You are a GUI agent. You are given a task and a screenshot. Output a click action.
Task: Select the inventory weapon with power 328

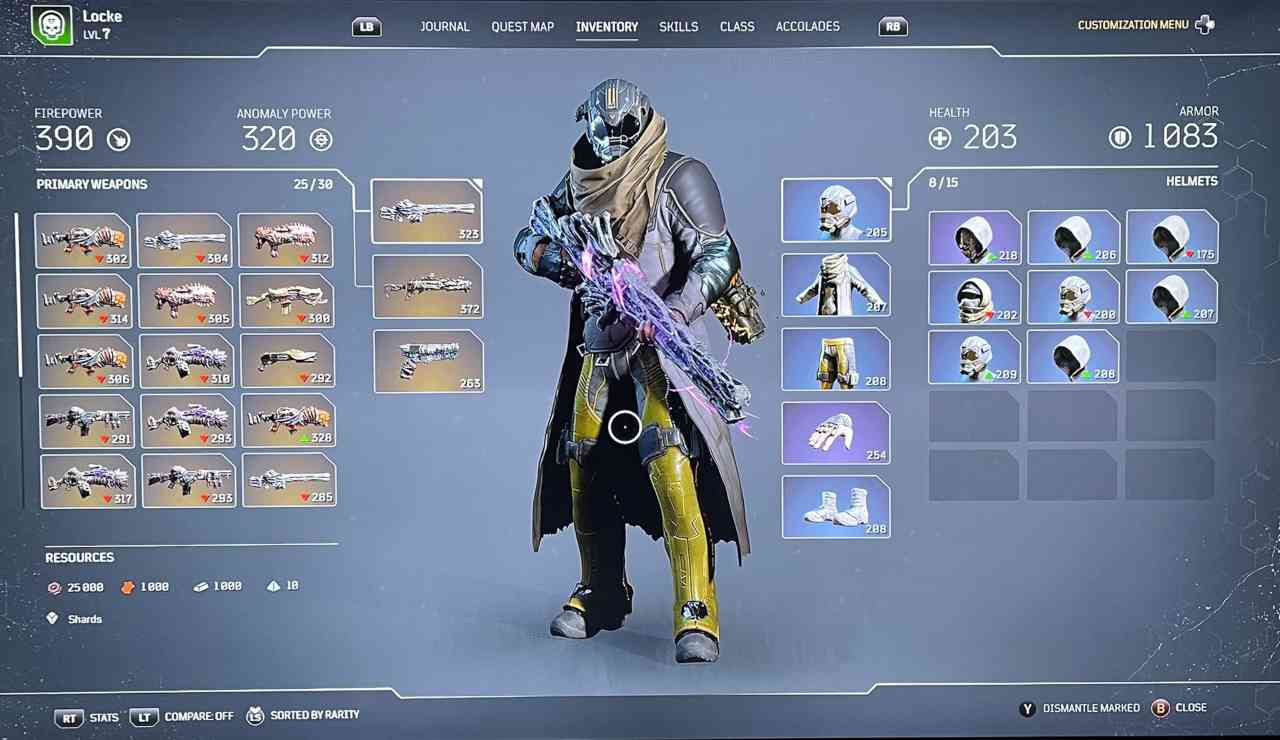coord(288,420)
